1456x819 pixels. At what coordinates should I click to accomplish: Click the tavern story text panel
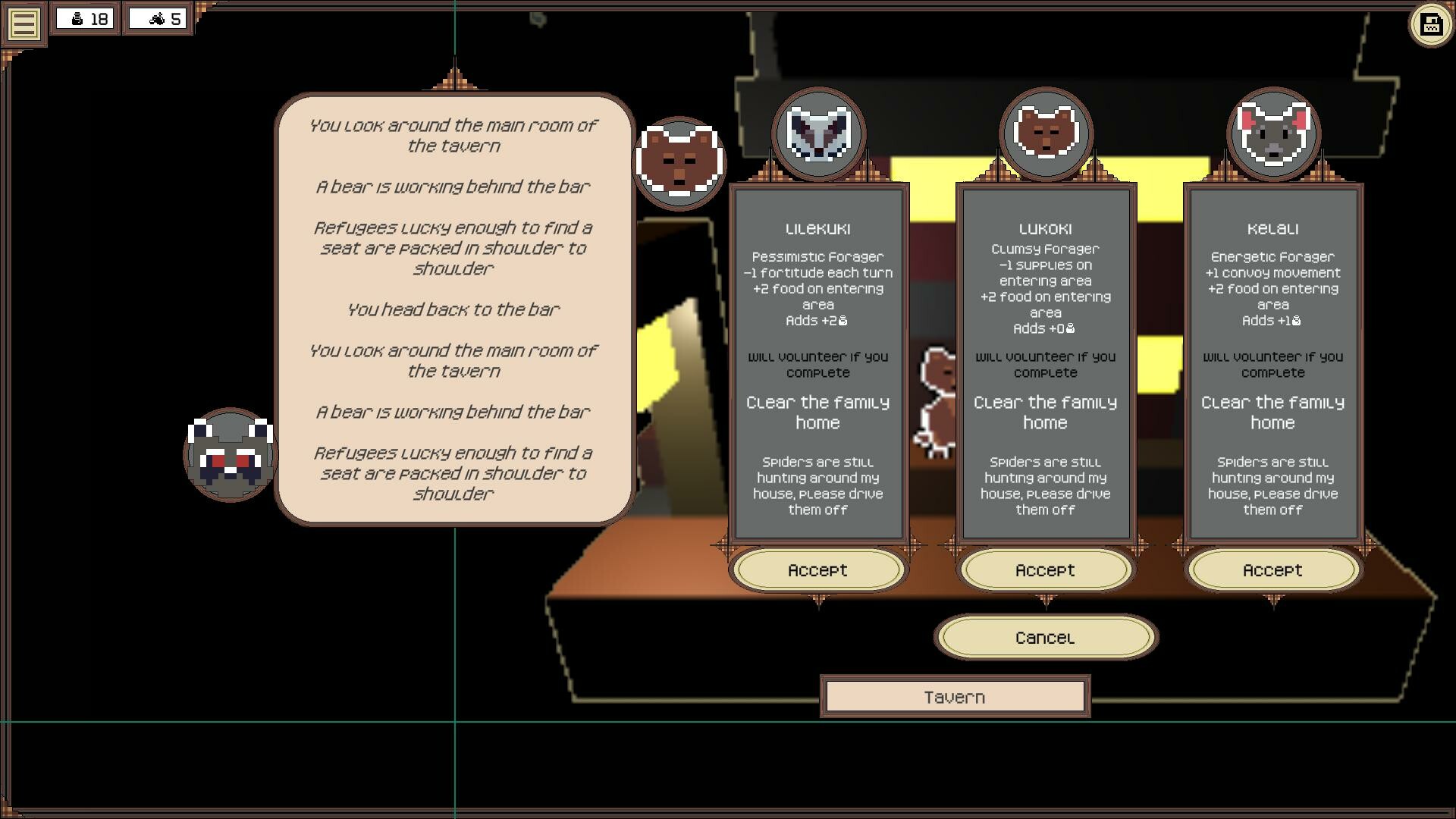point(453,303)
